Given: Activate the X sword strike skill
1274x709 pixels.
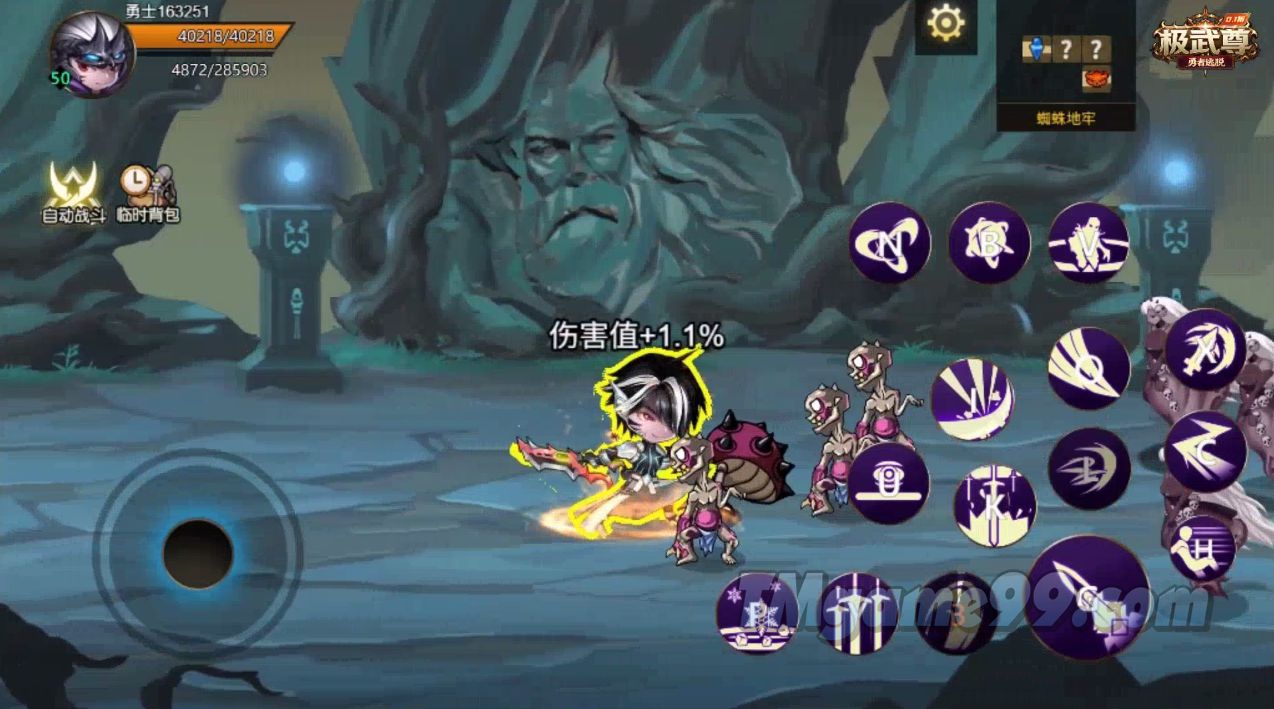Looking at the screenshot, I should tap(1205, 350).
